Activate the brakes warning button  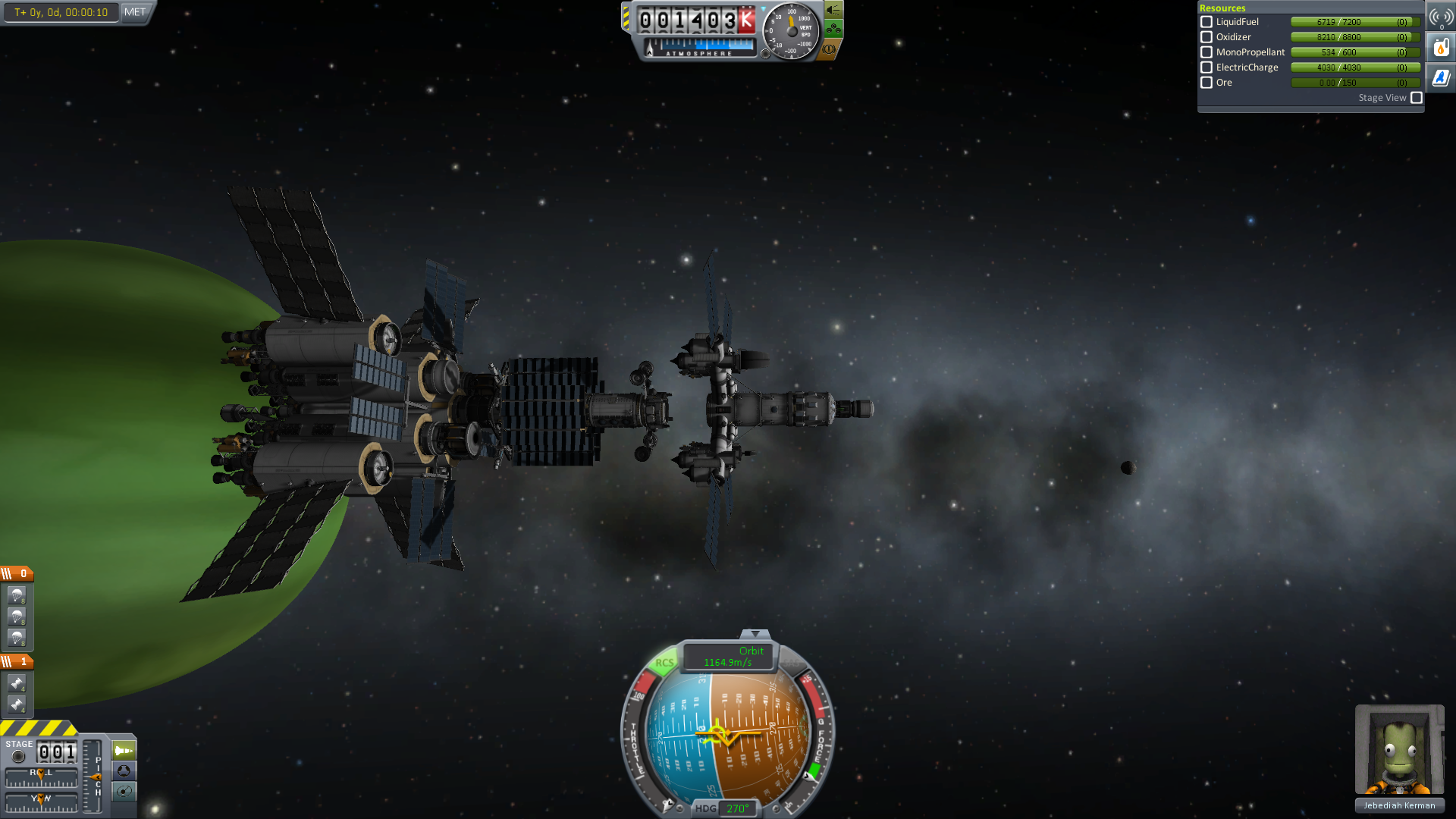click(x=830, y=49)
